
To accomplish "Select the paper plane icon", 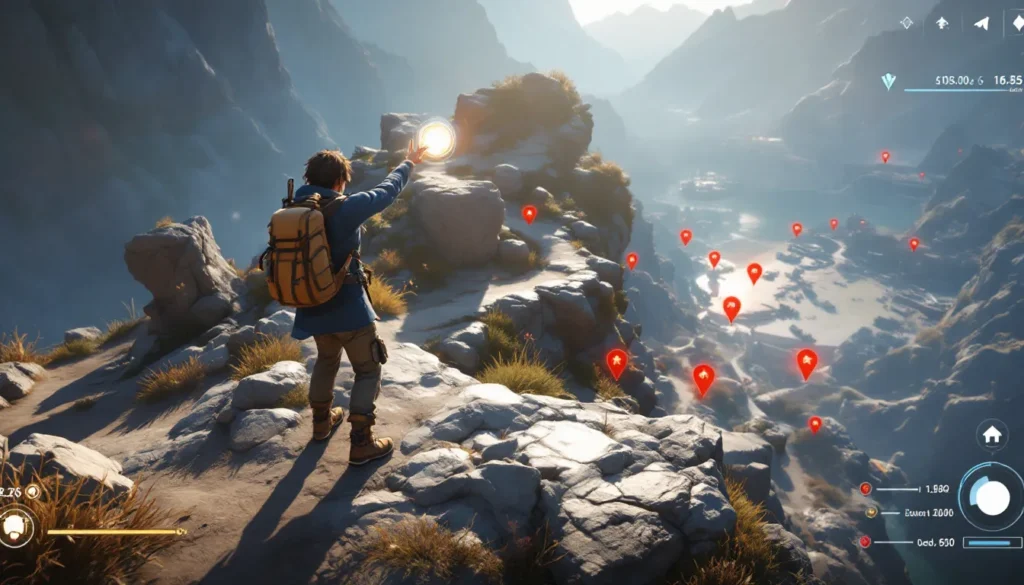I will (981, 23).
